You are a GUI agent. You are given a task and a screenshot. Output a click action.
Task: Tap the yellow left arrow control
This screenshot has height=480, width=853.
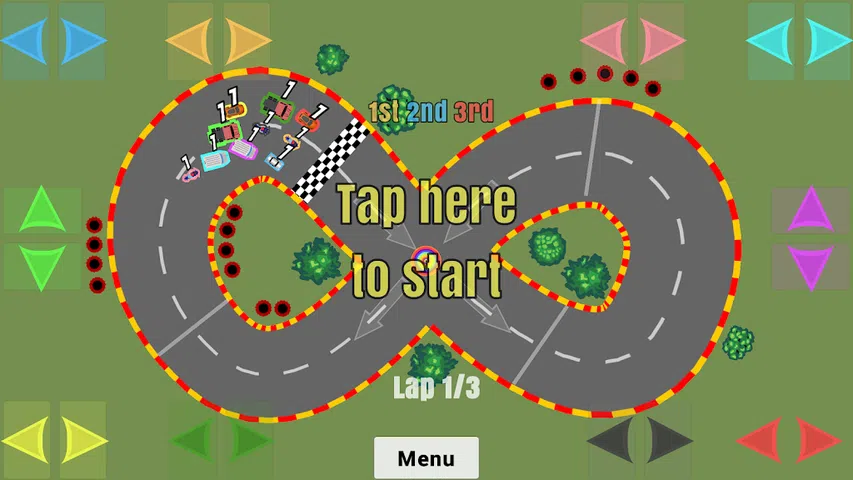click(26, 439)
